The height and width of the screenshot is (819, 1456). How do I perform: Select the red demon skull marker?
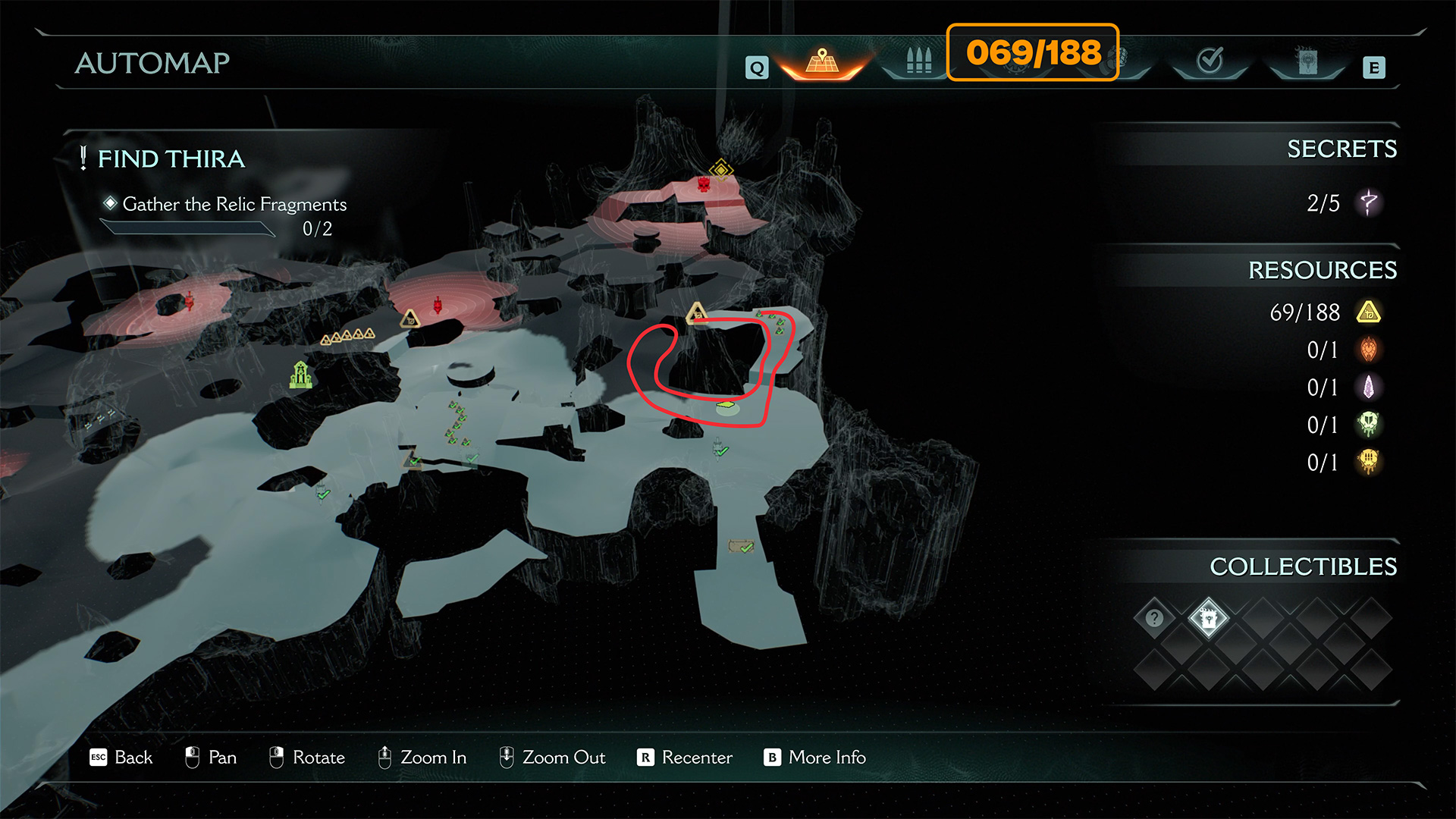(704, 184)
